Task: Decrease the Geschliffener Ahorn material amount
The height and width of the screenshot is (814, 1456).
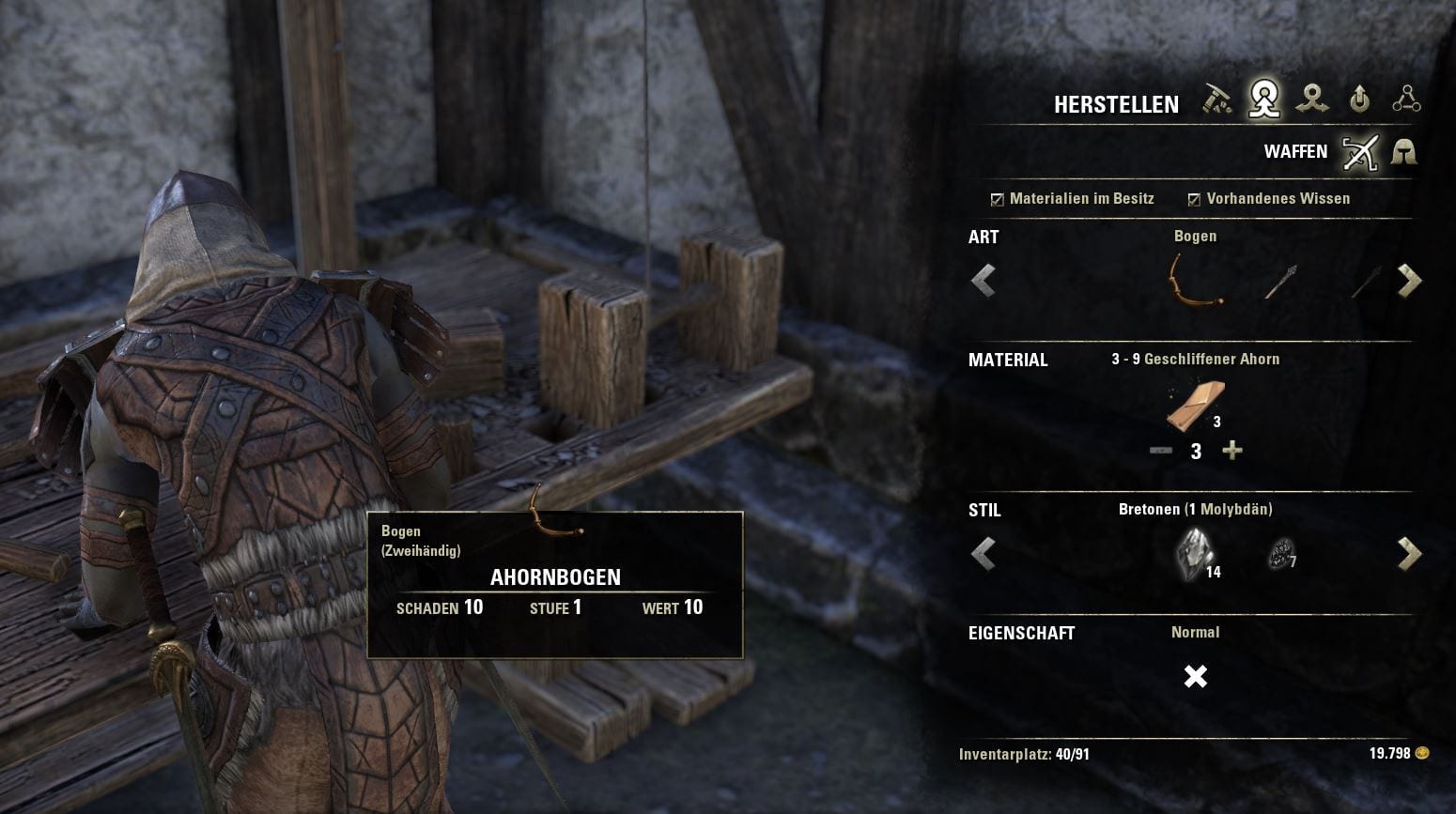Action: tap(1161, 451)
